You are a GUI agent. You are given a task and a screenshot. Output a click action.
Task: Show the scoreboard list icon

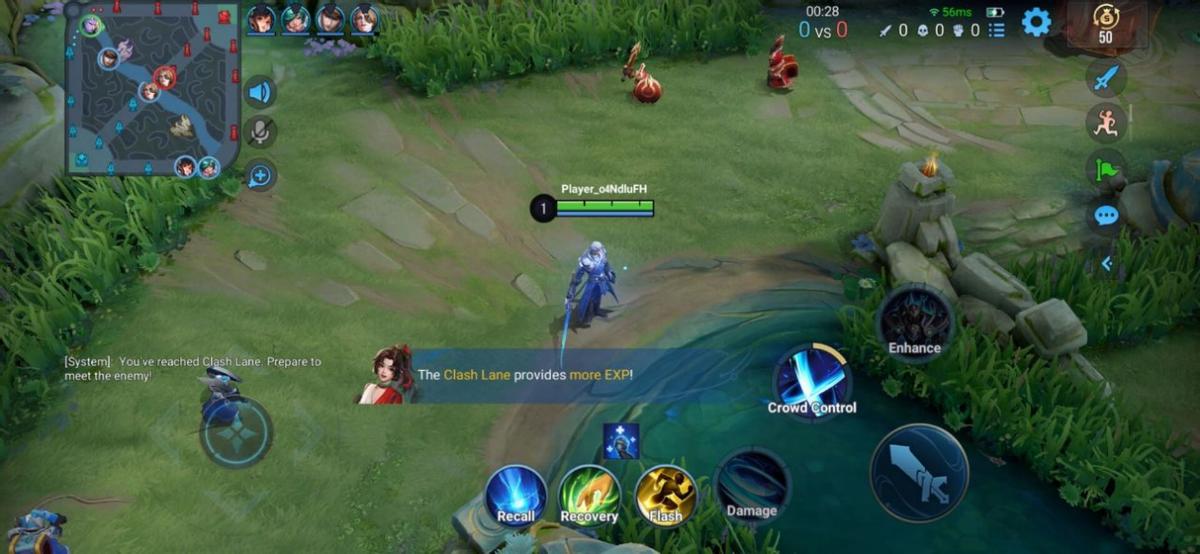tap(996, 31)
